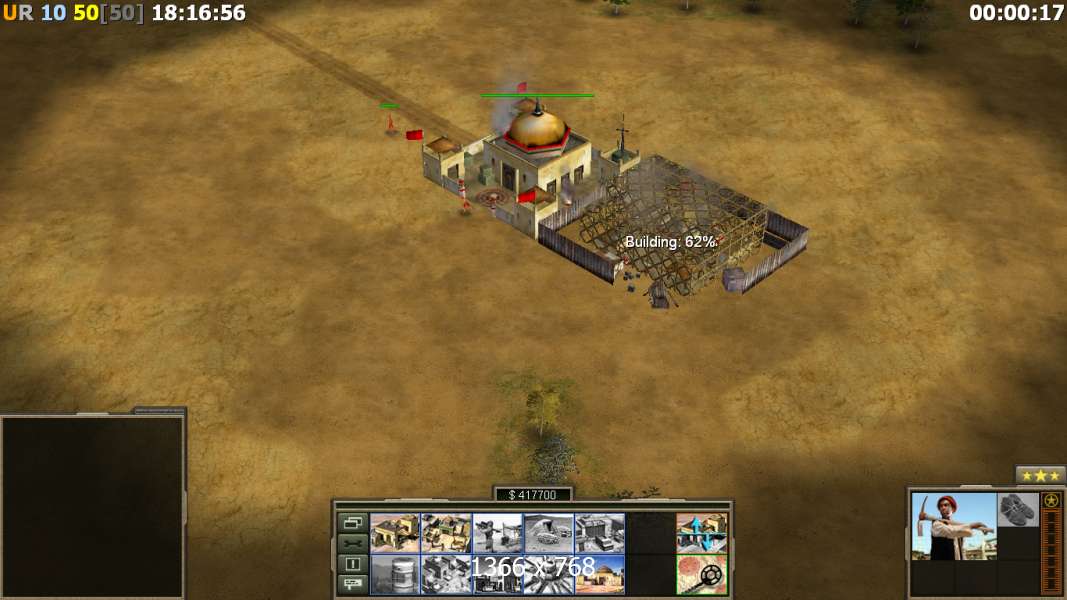Activate the green-bordered map detector icon

[x=701, y=574]
